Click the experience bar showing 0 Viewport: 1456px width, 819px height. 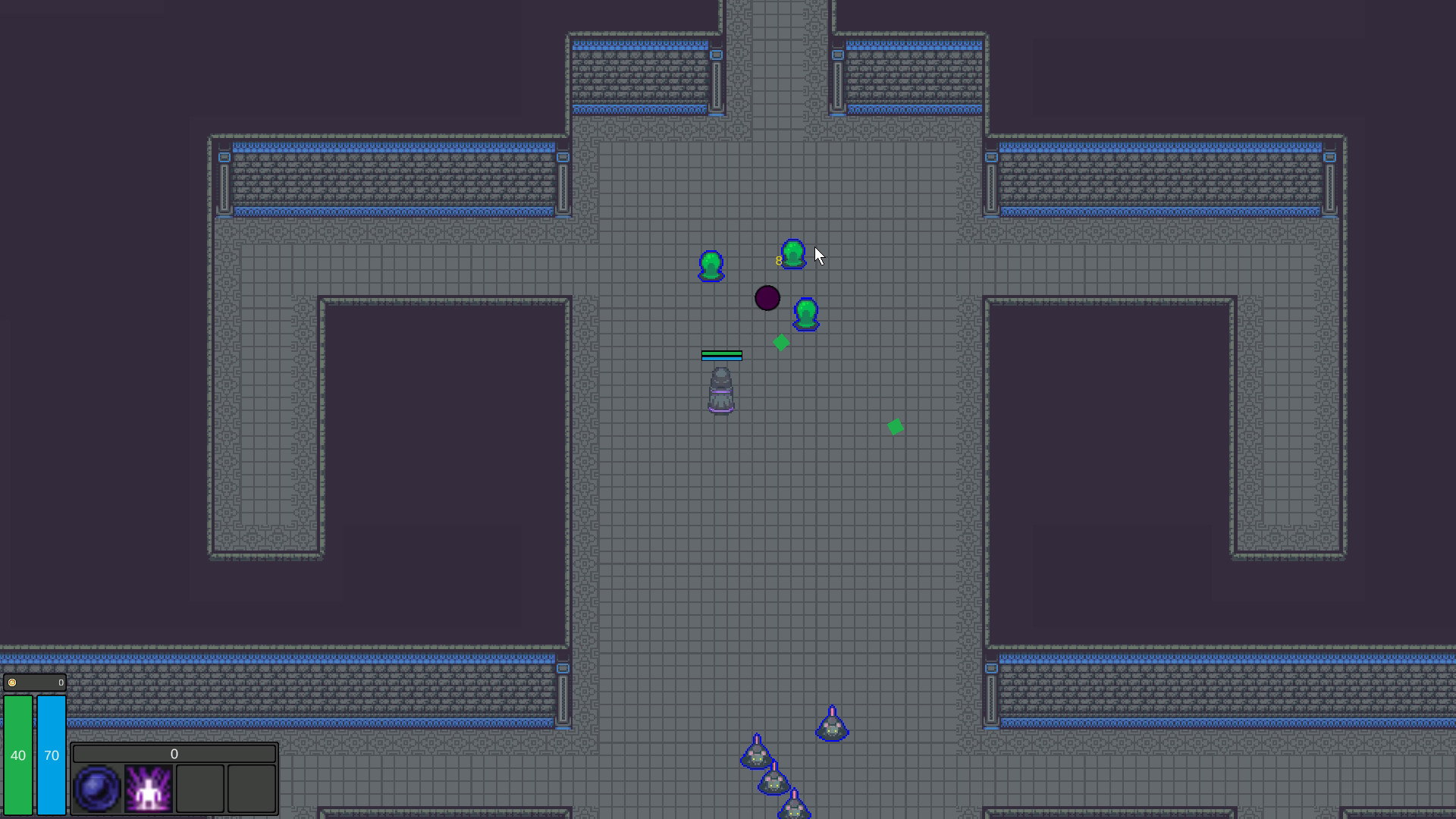tap(174, 754)
